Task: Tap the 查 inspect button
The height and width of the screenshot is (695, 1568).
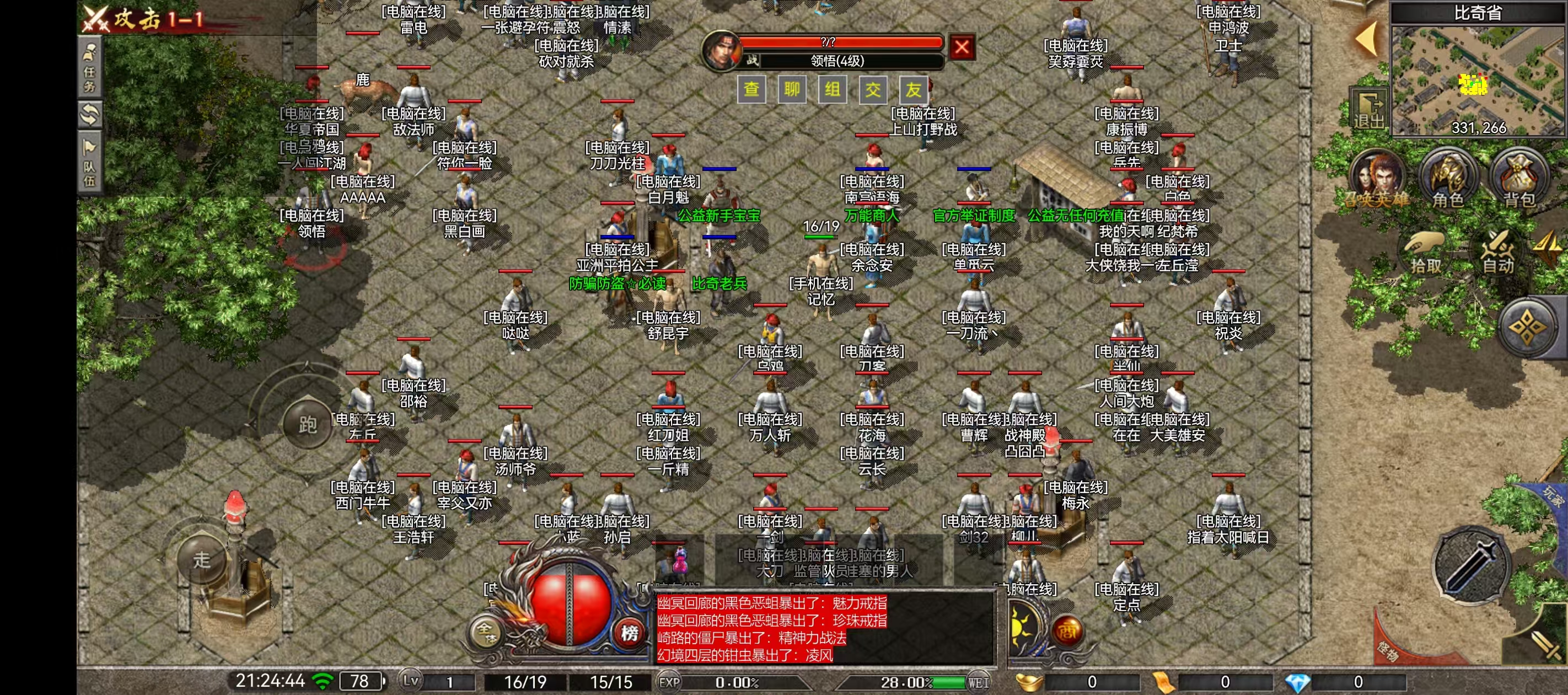Action: pyautogui.click(x=751, y=90)
